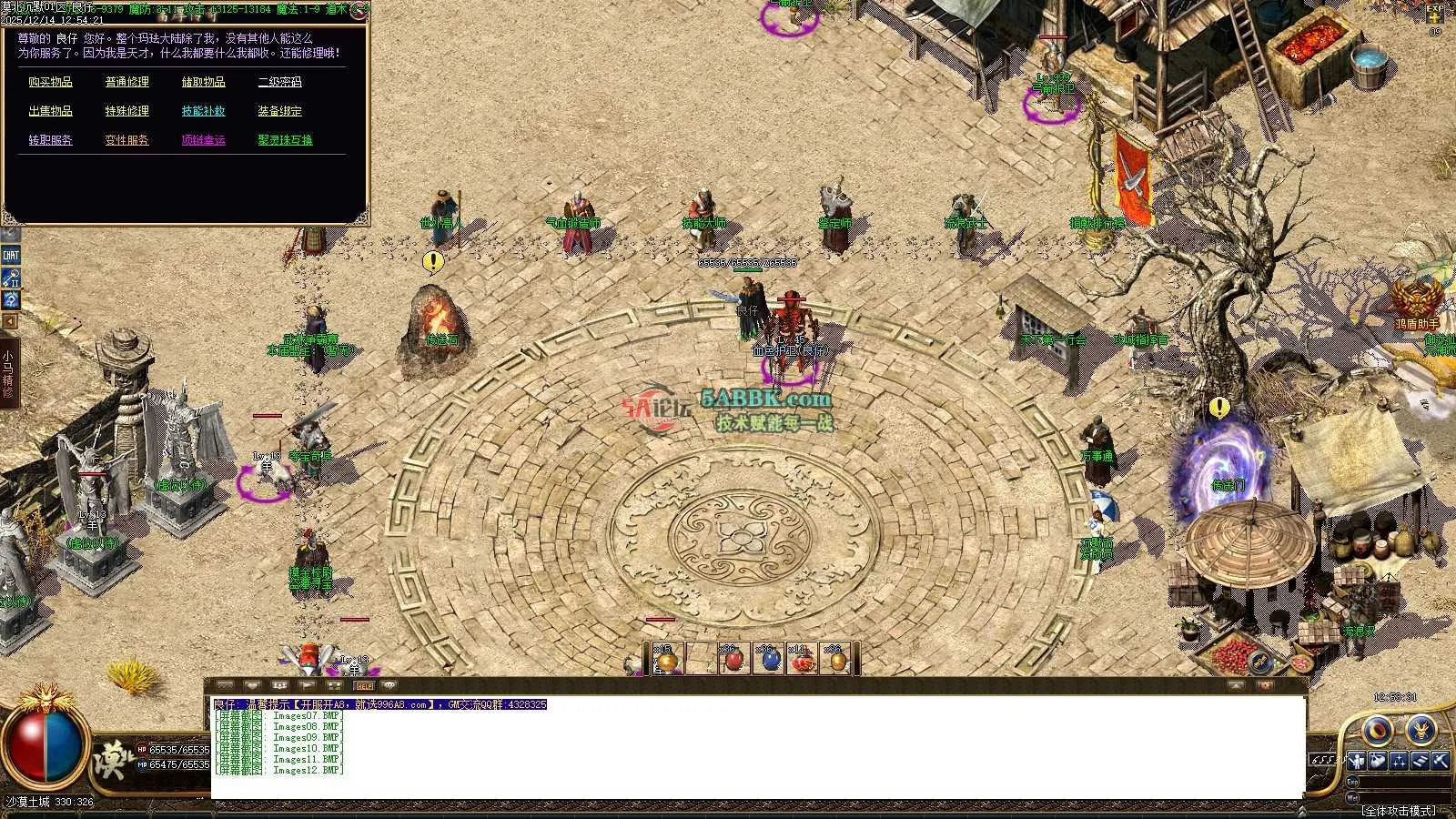
Task: Click the round ring icon button
Action: (1378, 730)
